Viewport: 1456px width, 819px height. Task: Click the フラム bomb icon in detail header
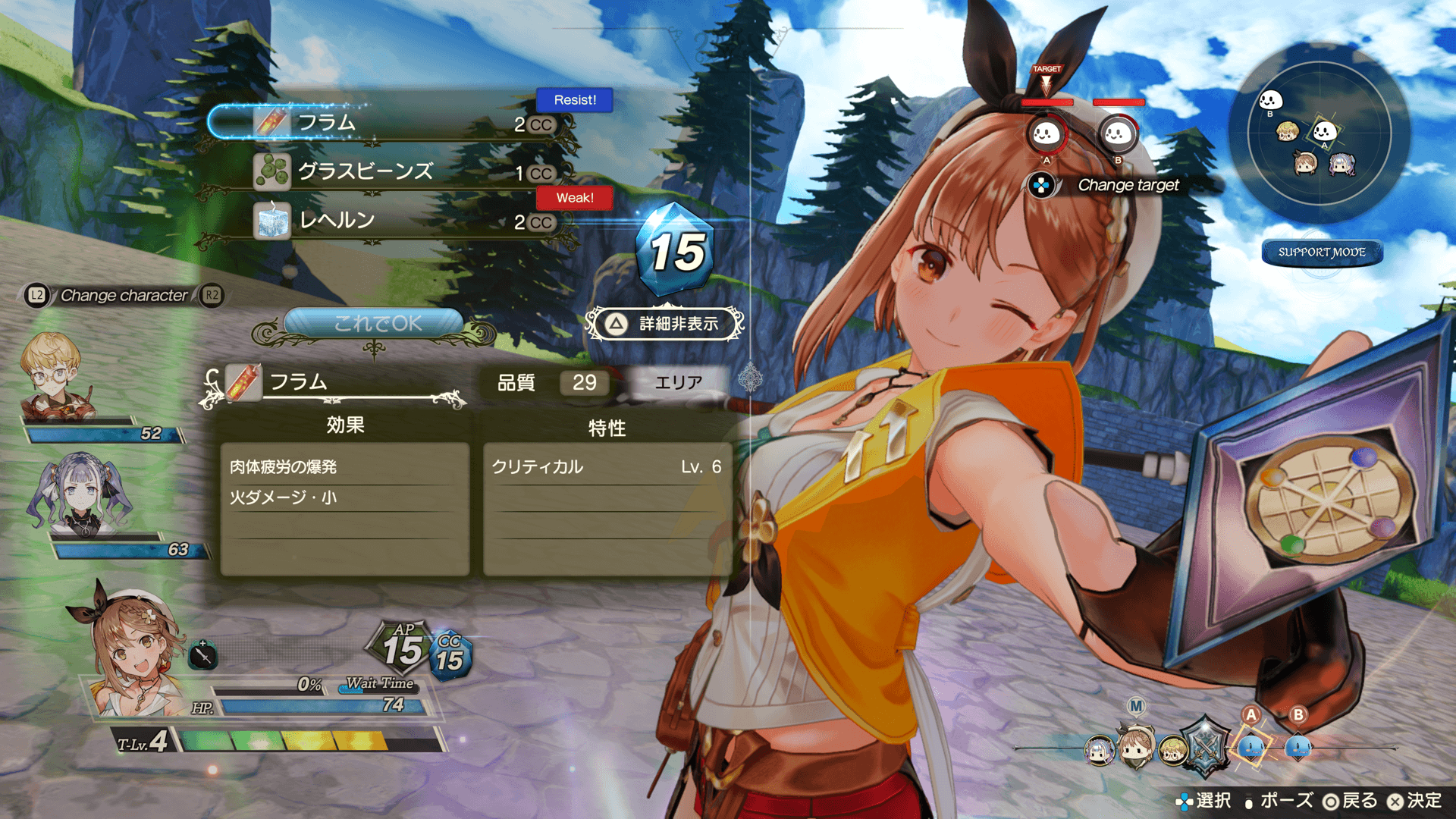(x=243, y=382)
